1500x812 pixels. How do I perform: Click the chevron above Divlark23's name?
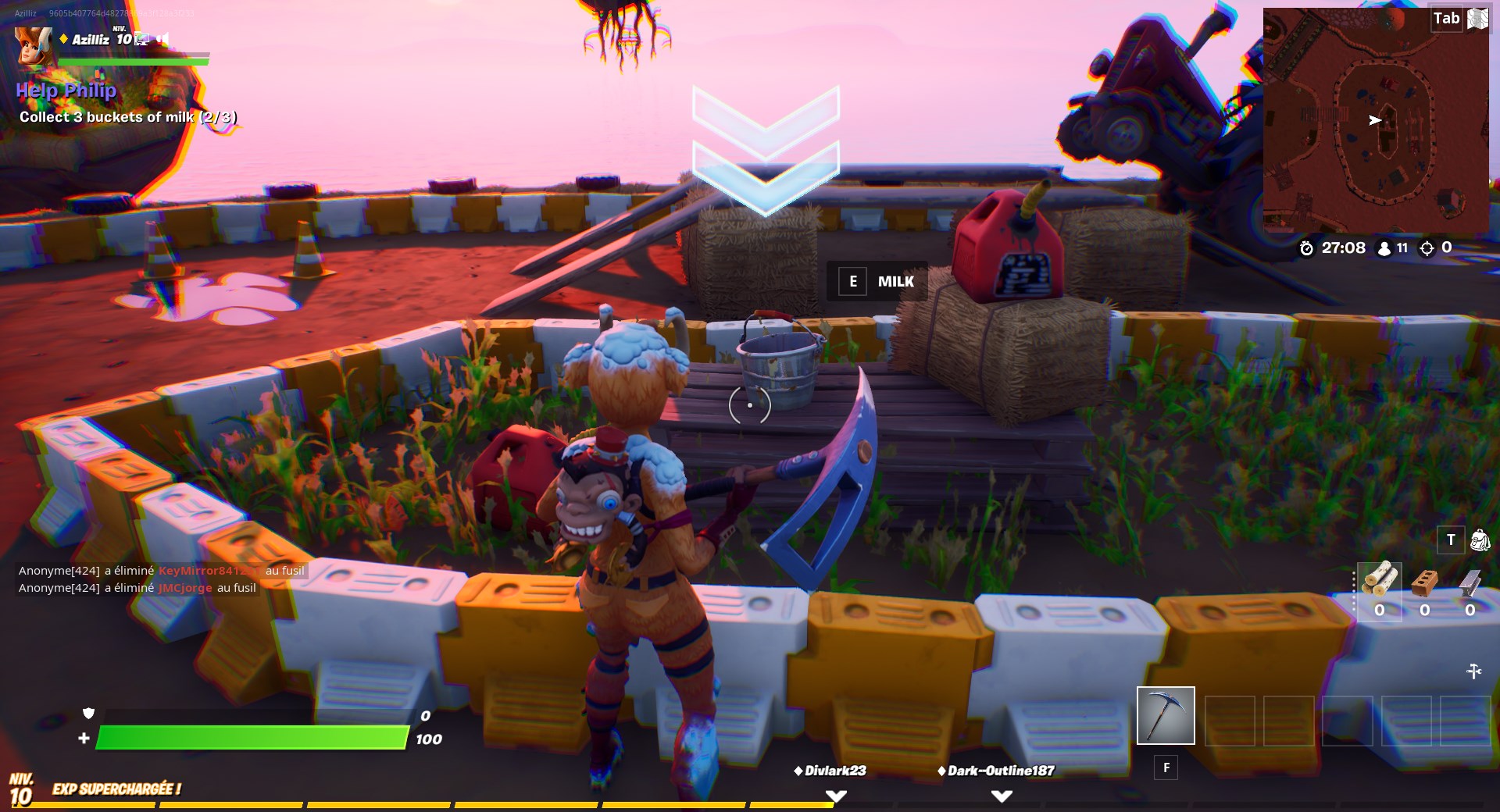point(836,795)
